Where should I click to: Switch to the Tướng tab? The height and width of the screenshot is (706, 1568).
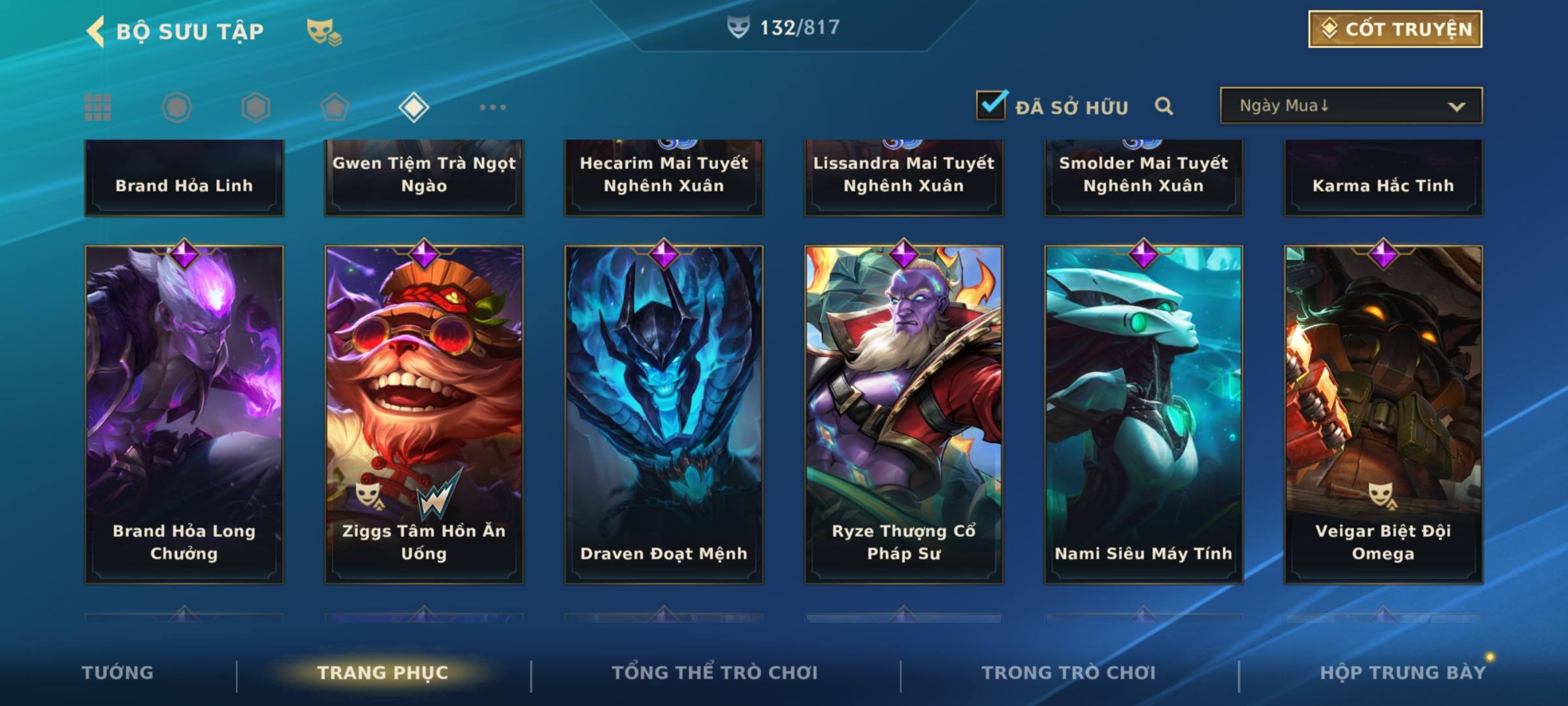(118, 673)
